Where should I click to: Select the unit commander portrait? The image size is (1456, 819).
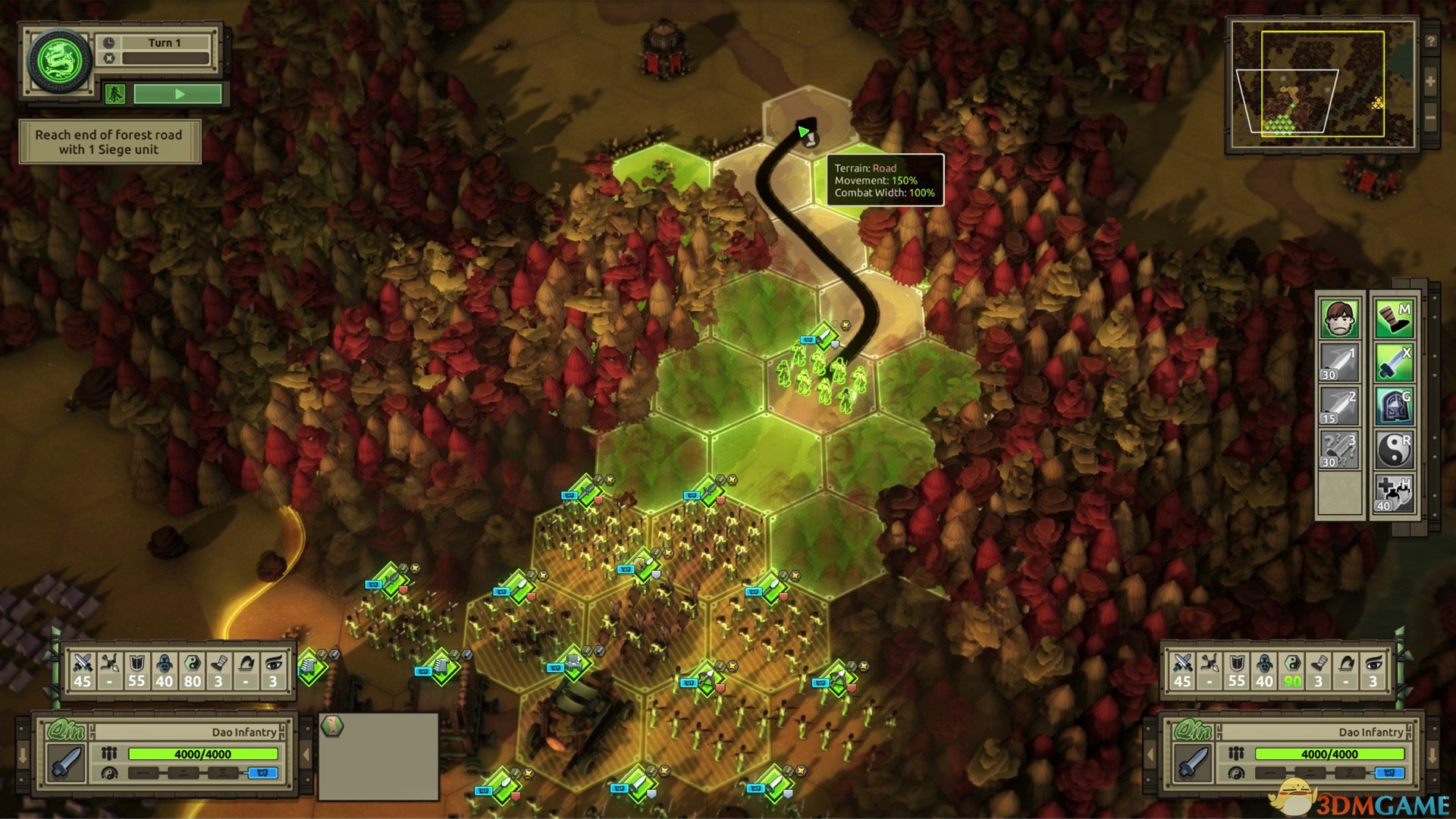pyautogui.click(x=1340, y=318)
